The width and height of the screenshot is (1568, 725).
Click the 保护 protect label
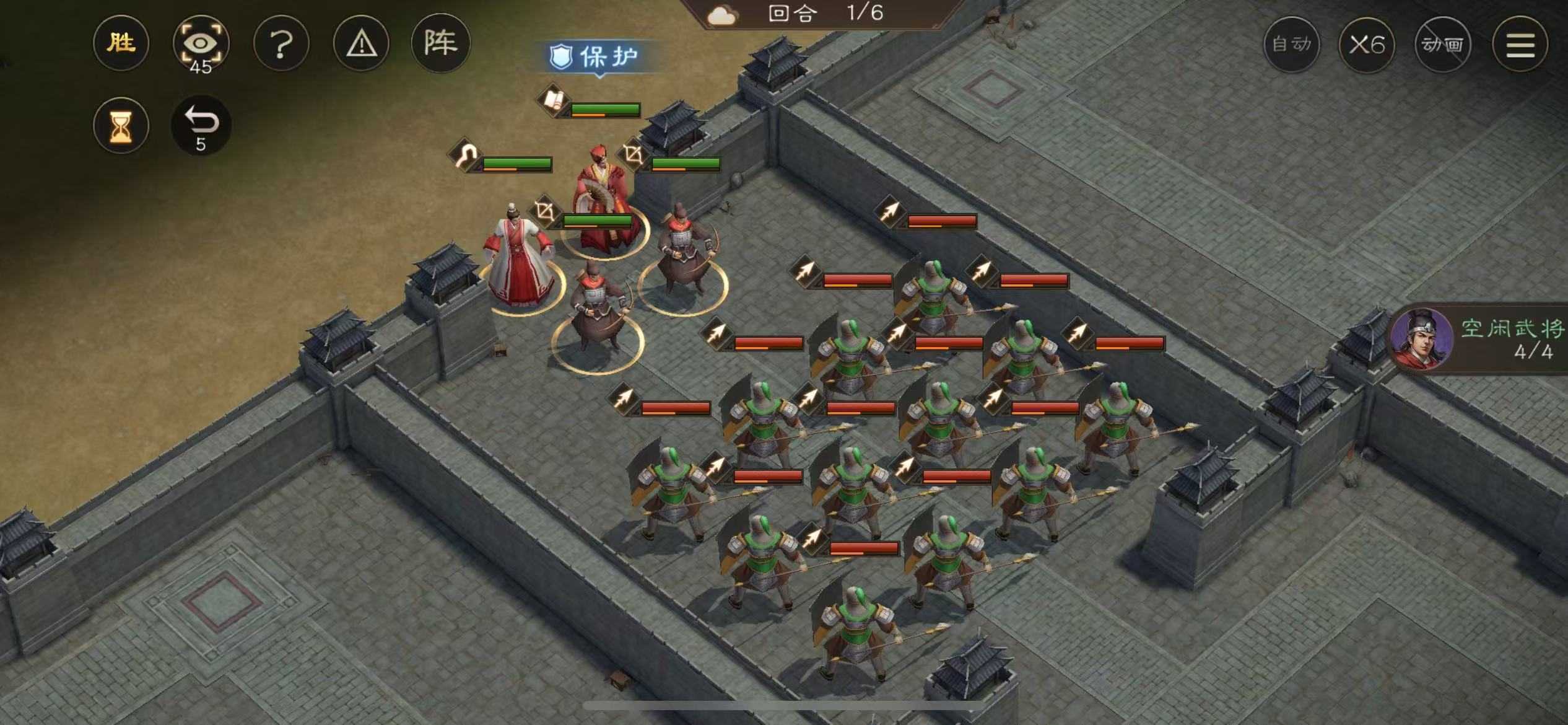(596, 57)
